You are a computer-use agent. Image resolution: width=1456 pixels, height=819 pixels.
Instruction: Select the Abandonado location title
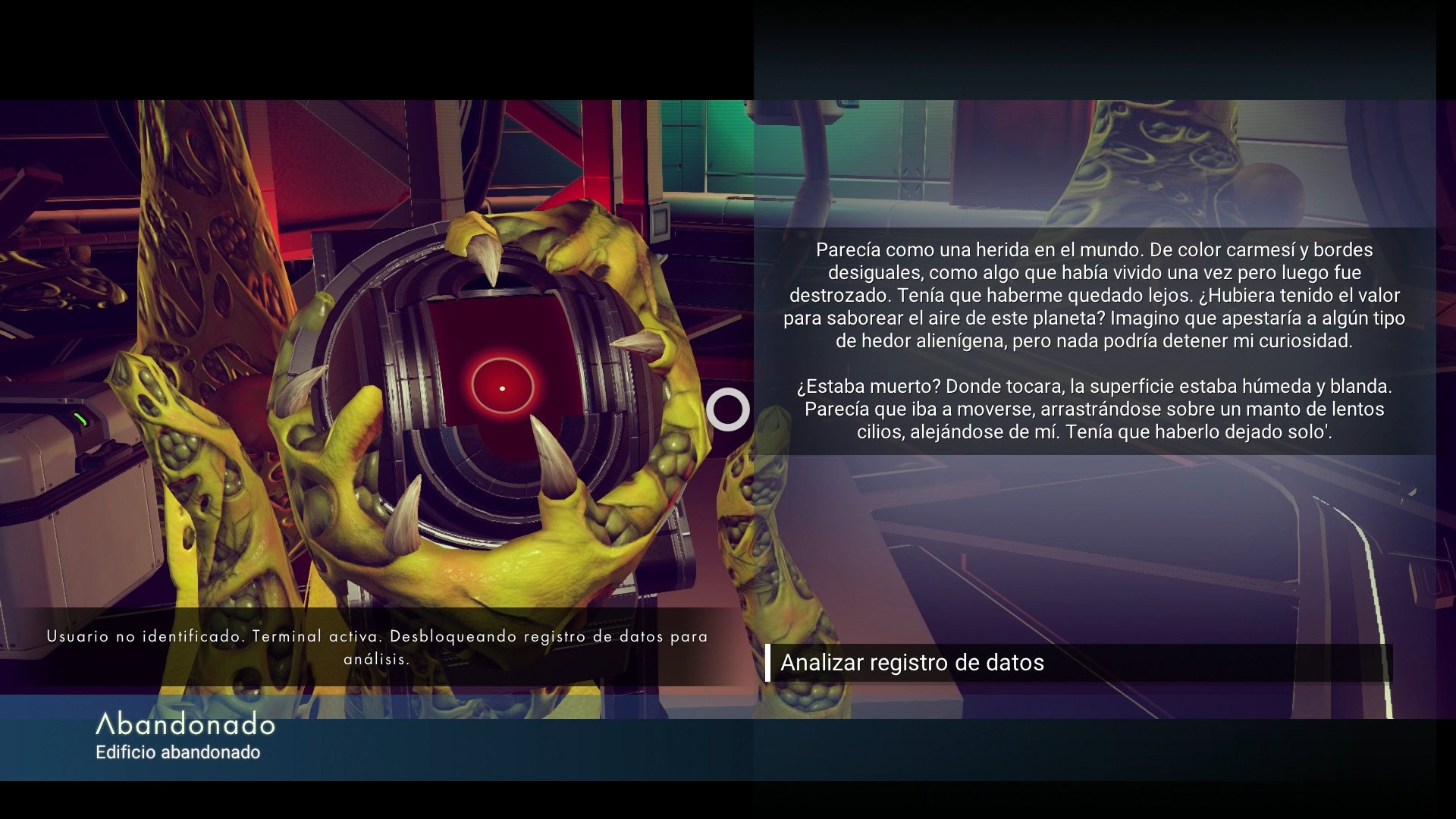[x=186, y=726]
